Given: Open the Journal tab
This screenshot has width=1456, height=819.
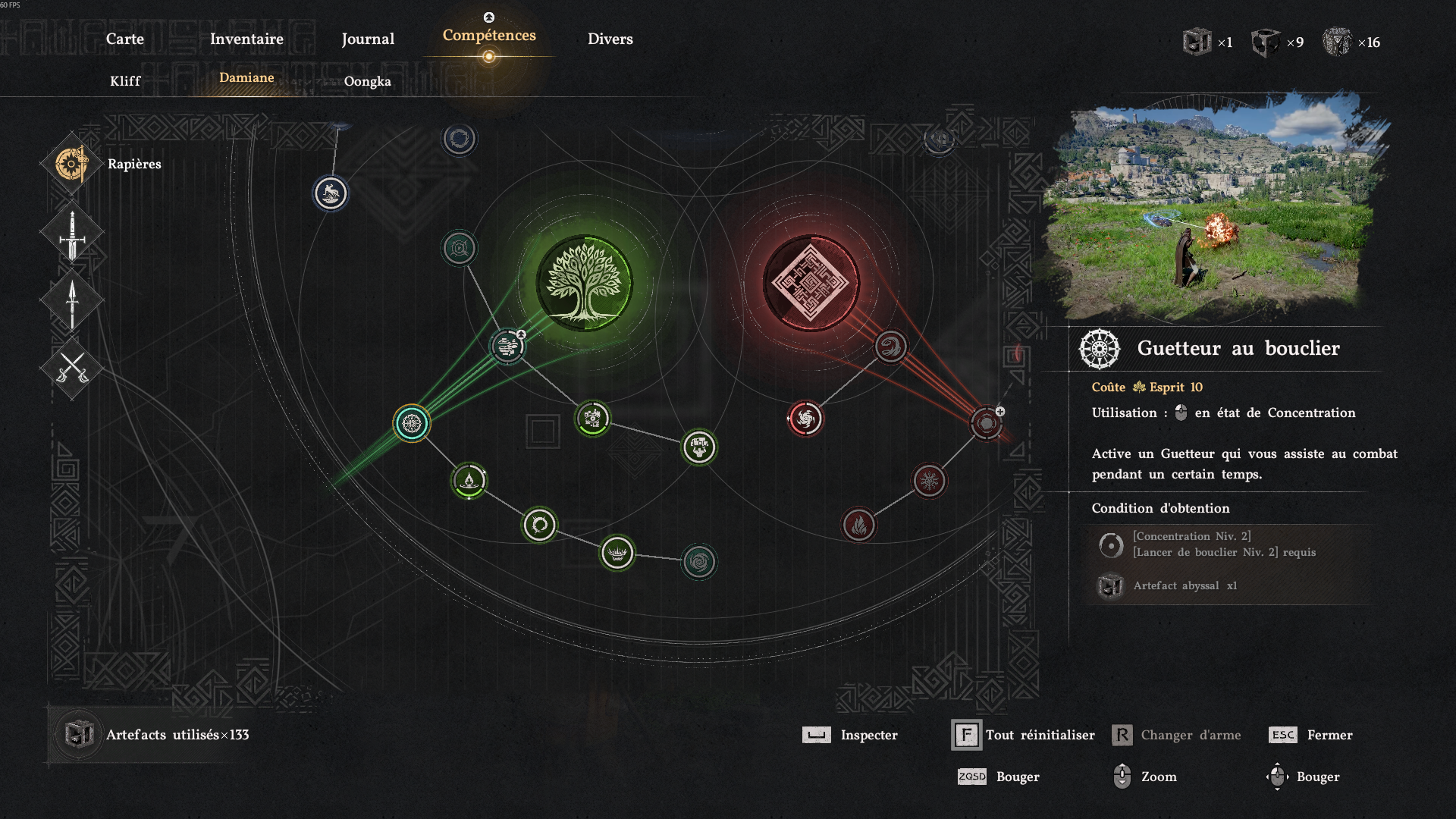Looking at the screenshot, I should [x=368, y=39].
